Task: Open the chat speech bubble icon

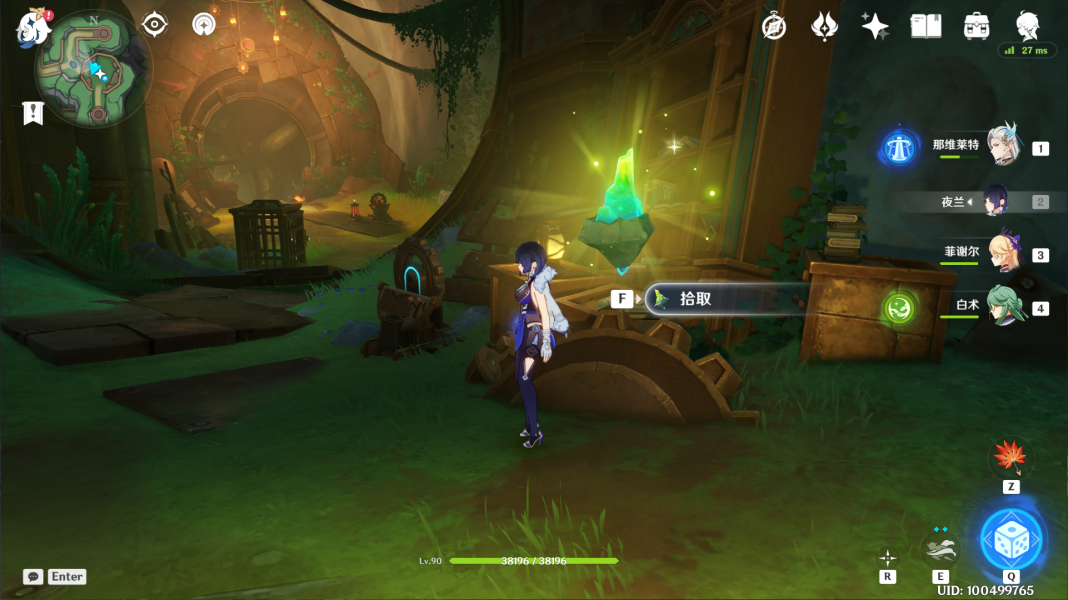Action: pos(33,577)
